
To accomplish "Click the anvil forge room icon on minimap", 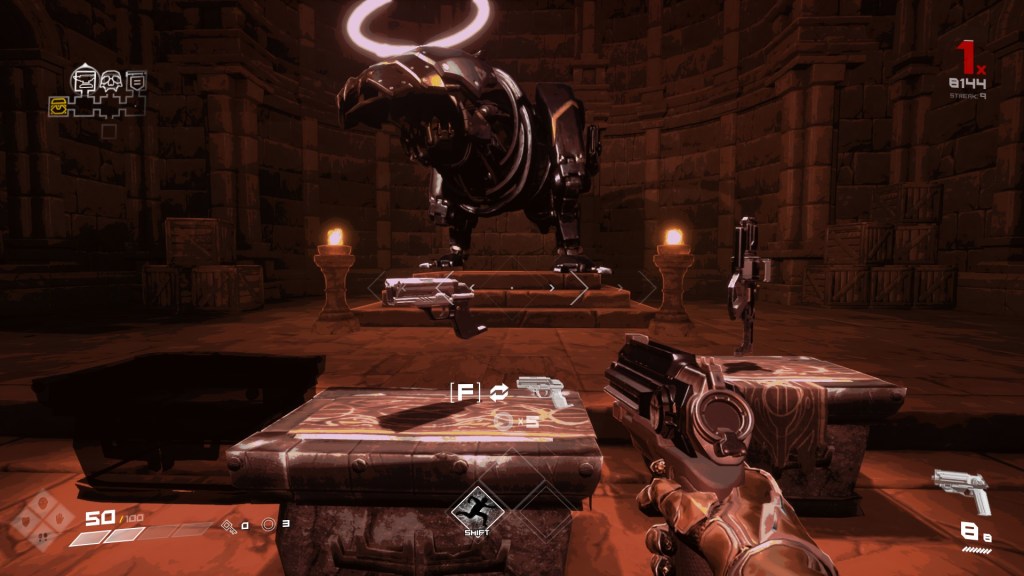I will [x=84, y=79].
